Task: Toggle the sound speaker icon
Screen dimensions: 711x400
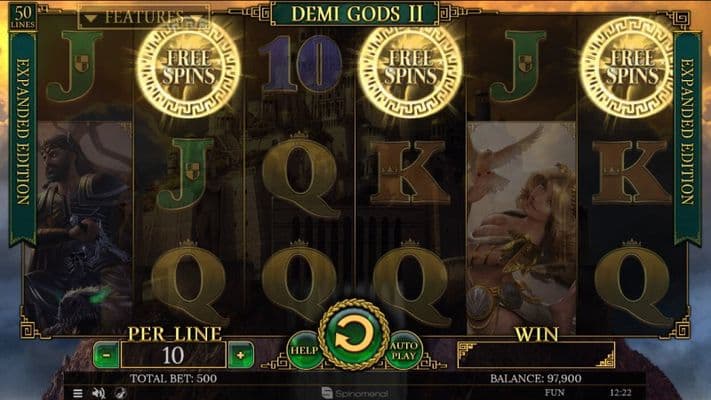Action: [x=98, y=393]
